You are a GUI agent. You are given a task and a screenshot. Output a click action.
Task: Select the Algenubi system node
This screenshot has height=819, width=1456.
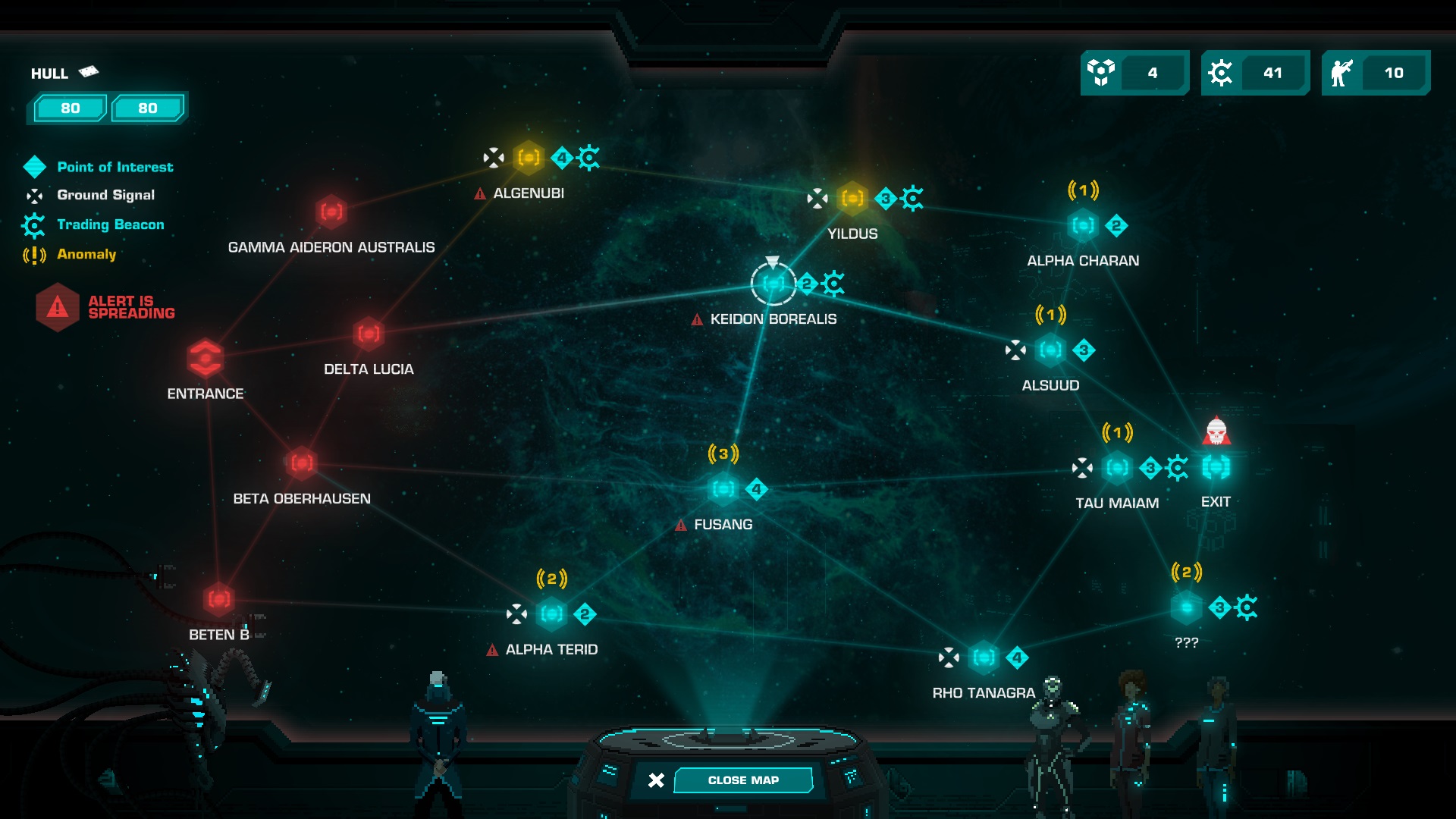point(529,158)
